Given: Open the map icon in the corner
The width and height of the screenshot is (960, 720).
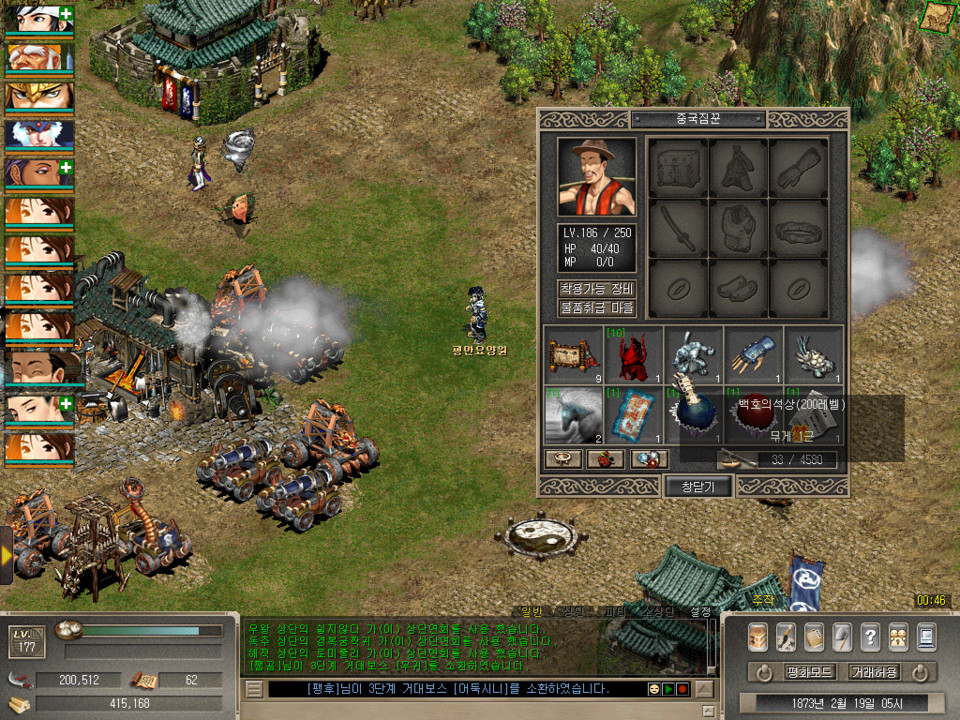Looking at the screenshot, I should point(938,16).
